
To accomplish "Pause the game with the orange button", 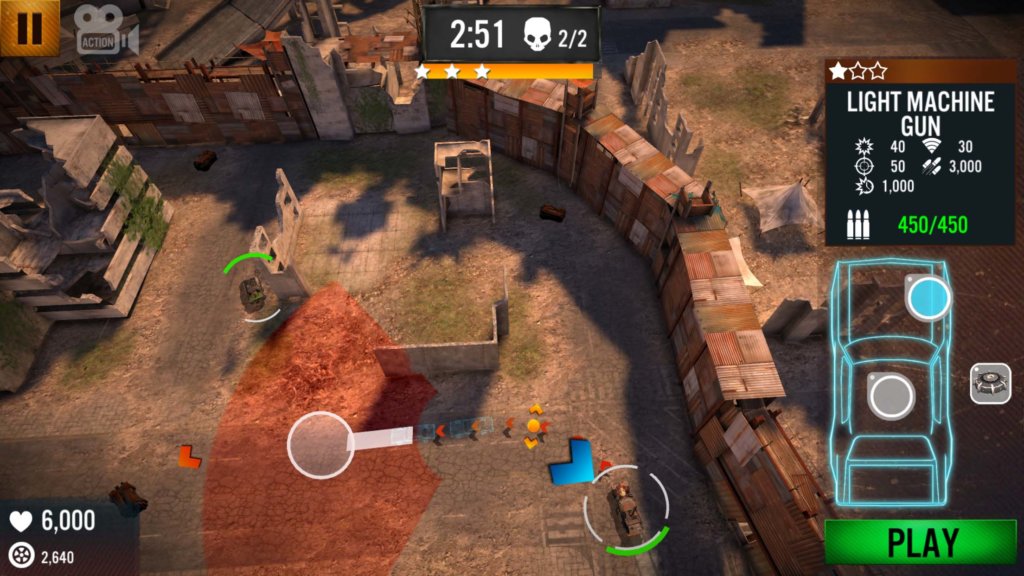I will coord(29,28).
